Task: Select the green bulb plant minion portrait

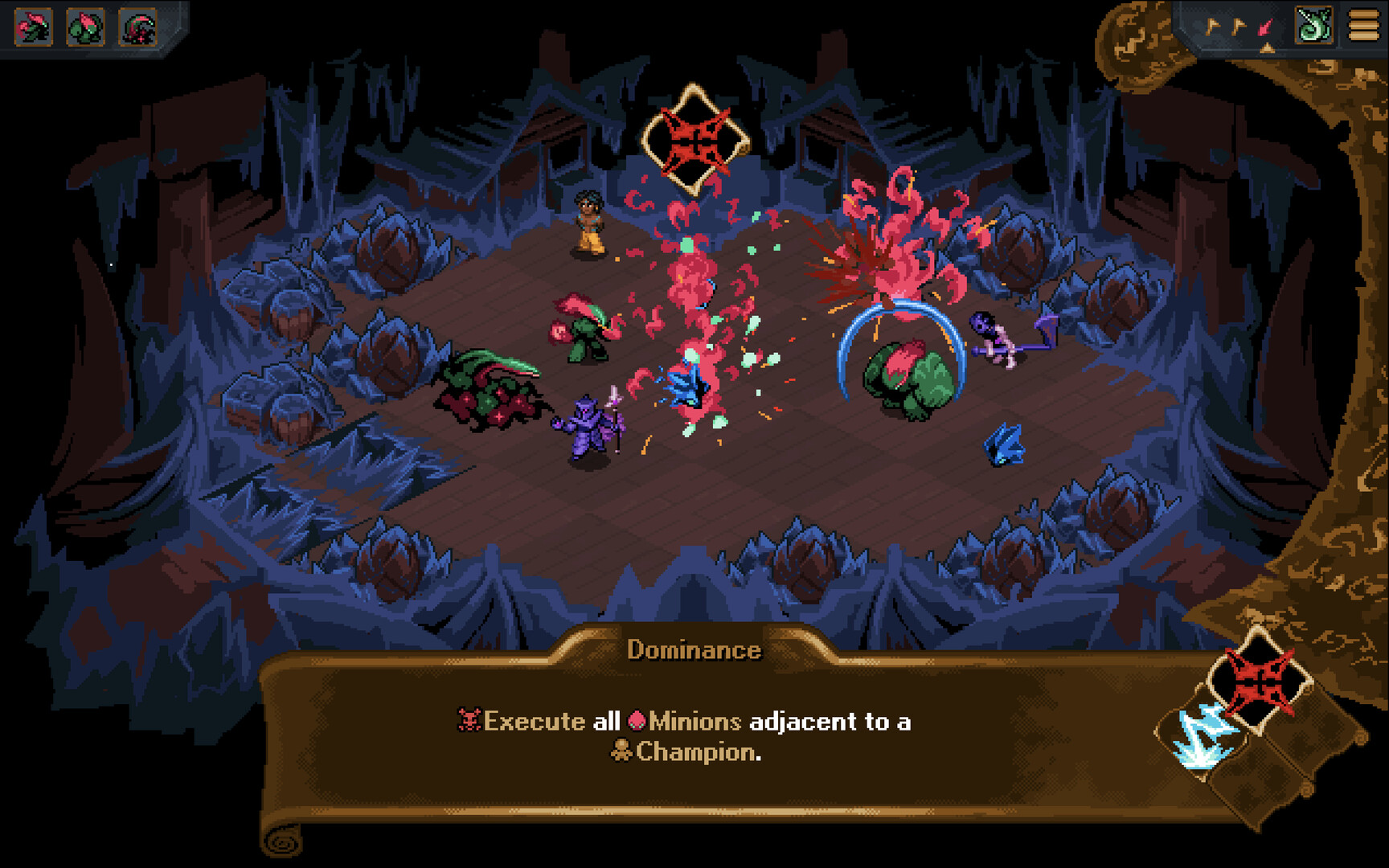Action: tap(86, 27)
